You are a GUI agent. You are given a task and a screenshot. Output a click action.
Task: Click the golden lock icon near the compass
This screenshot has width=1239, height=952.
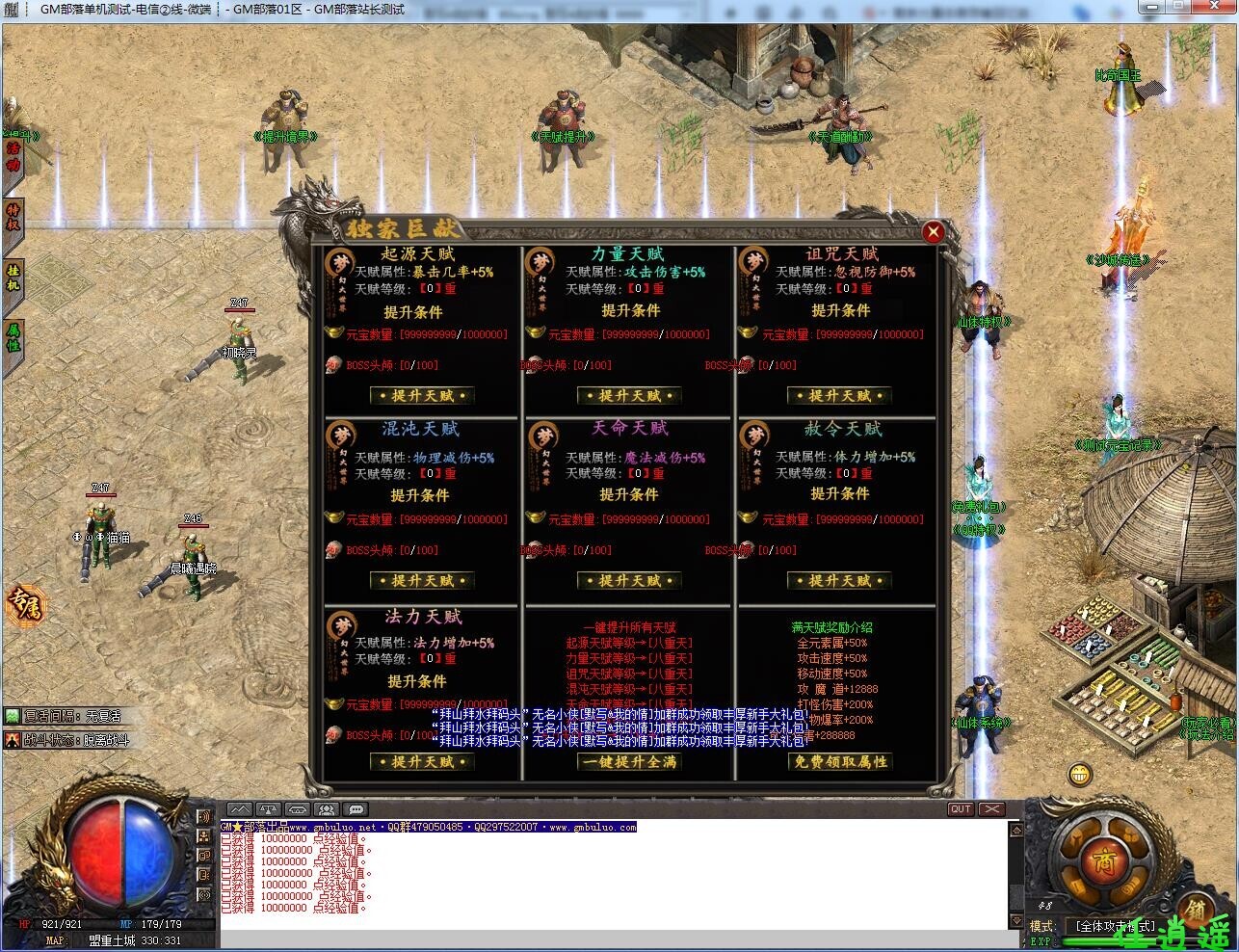(1198, 909)
